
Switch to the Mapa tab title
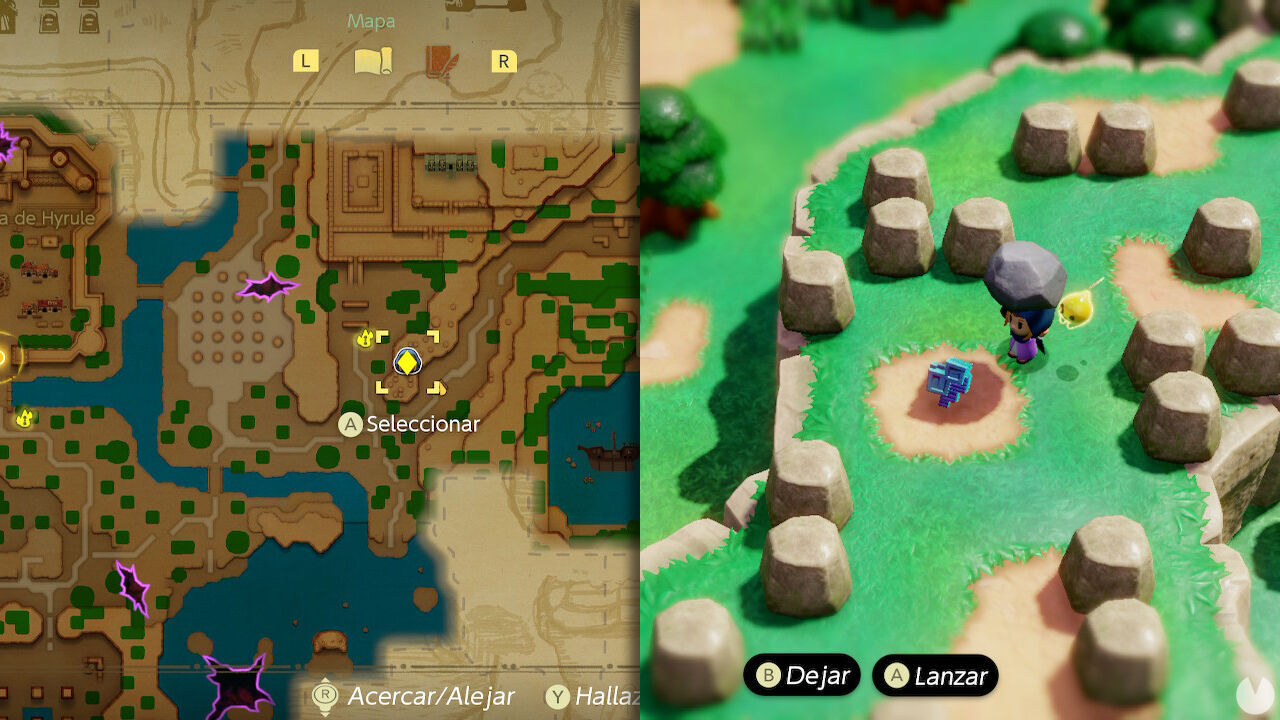click(x=371, y=20)
